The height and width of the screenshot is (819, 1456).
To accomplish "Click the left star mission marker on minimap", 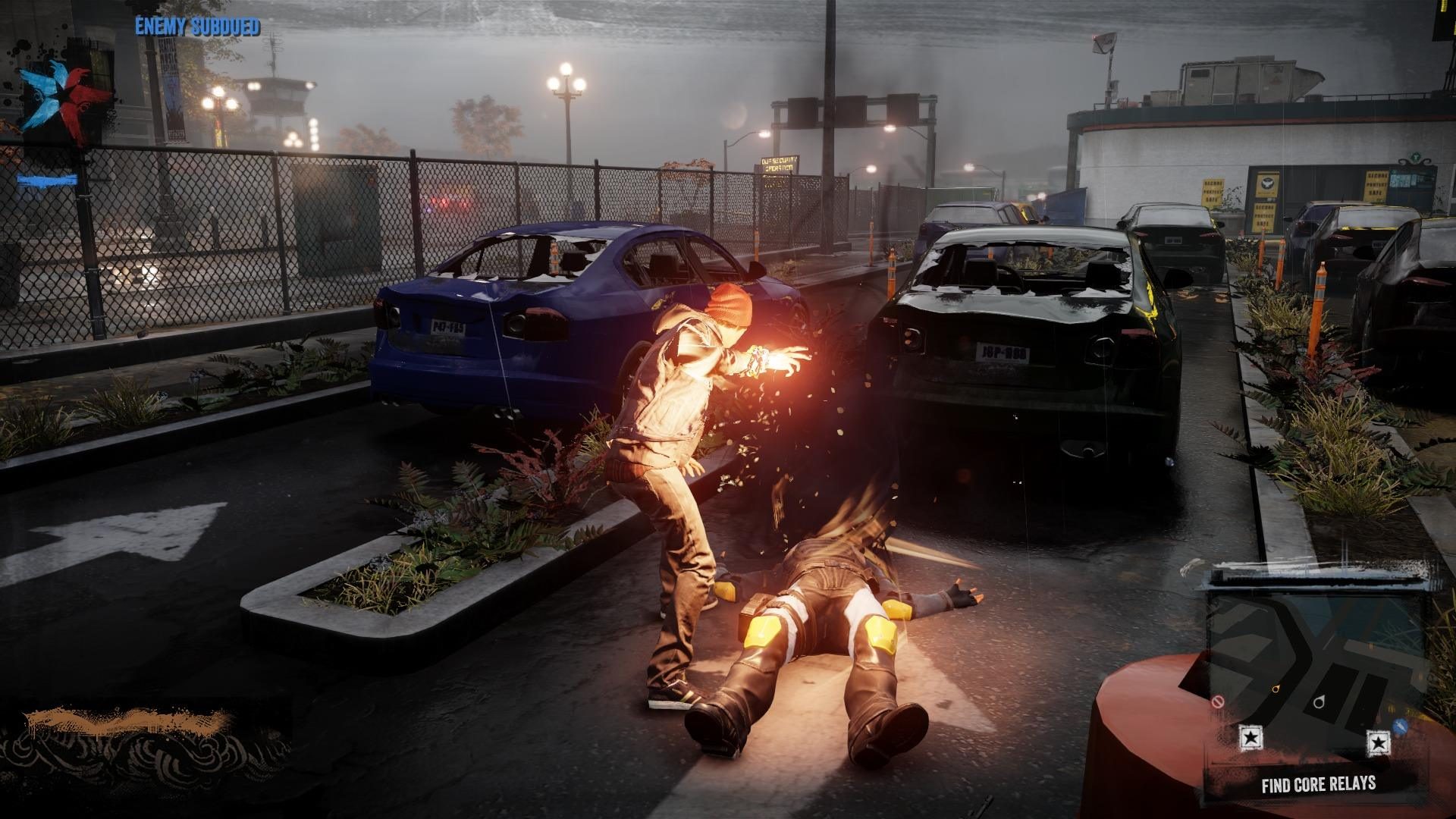I will click(x=1250, y=741).
